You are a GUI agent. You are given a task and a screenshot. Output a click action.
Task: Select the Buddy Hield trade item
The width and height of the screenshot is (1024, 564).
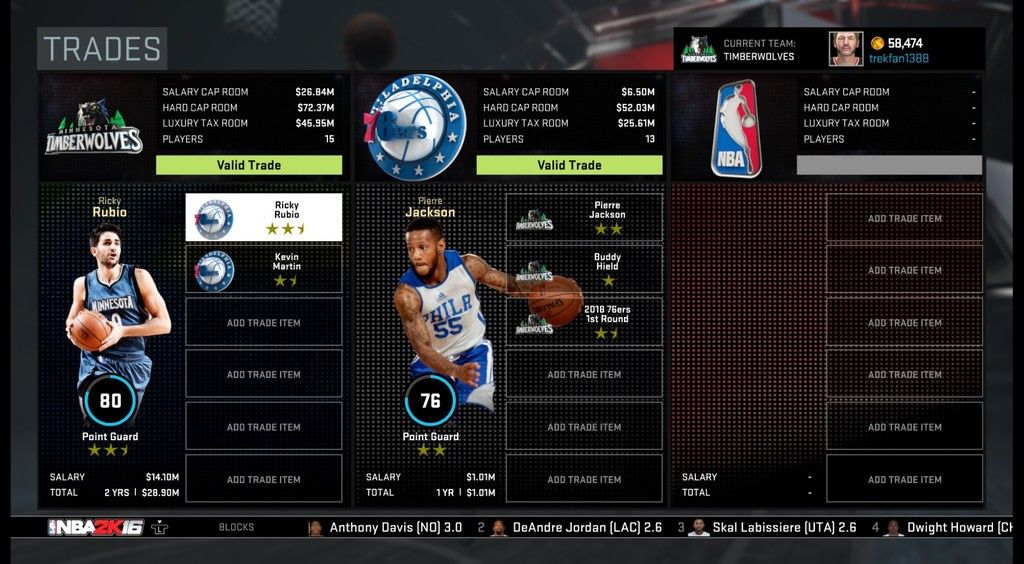(584, 269)
